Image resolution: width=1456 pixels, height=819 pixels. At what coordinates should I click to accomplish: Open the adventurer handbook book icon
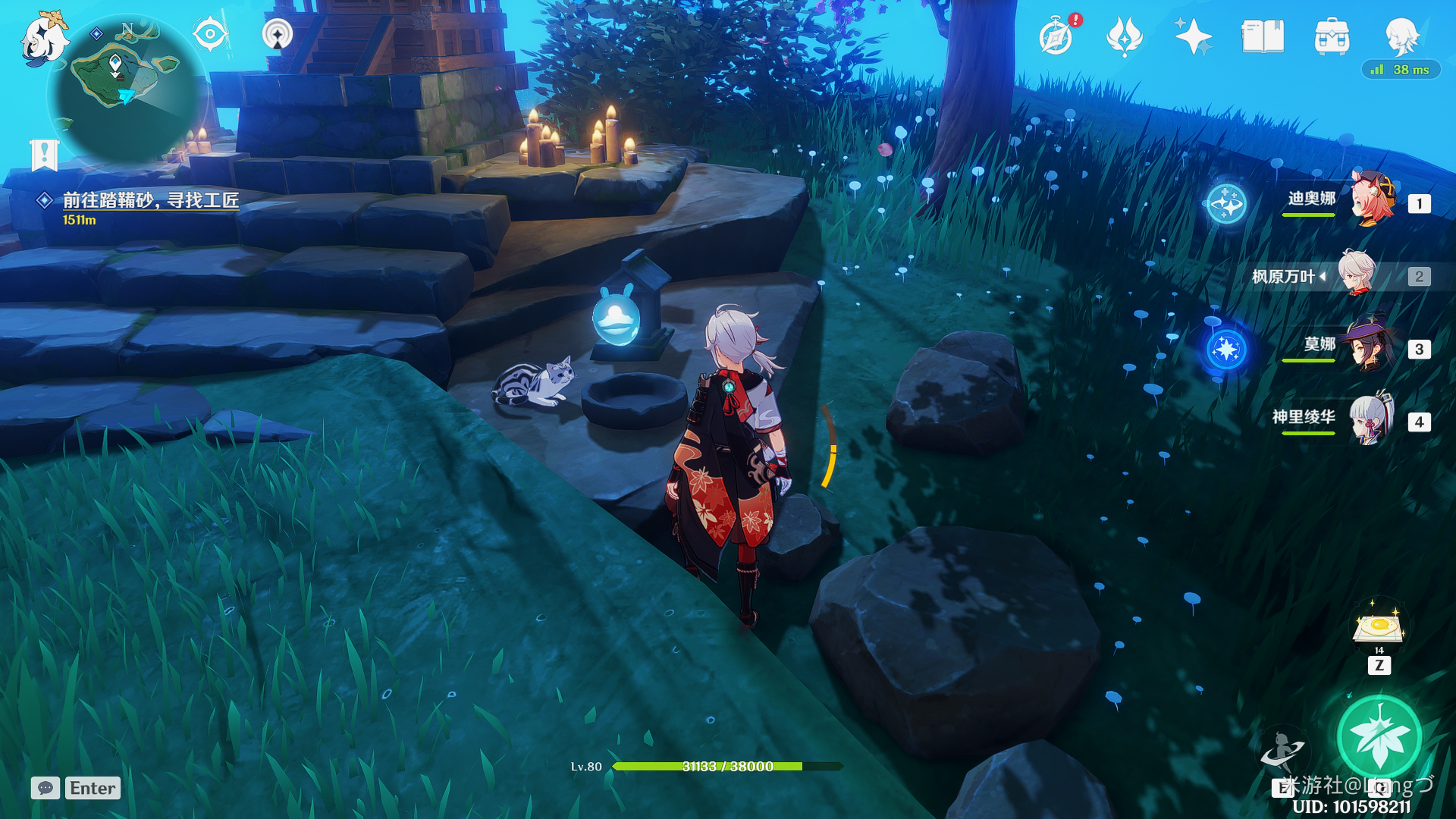[1262, 36]
